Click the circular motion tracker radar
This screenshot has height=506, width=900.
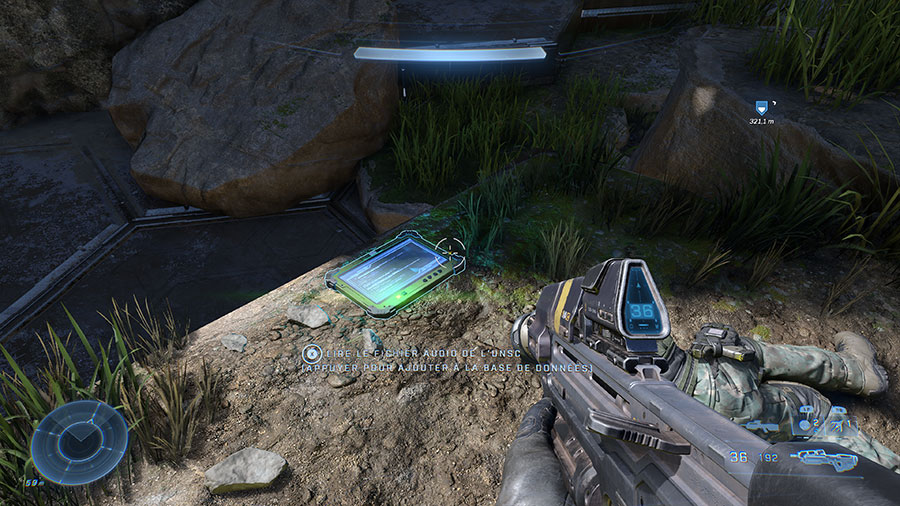tap(79, 442)
